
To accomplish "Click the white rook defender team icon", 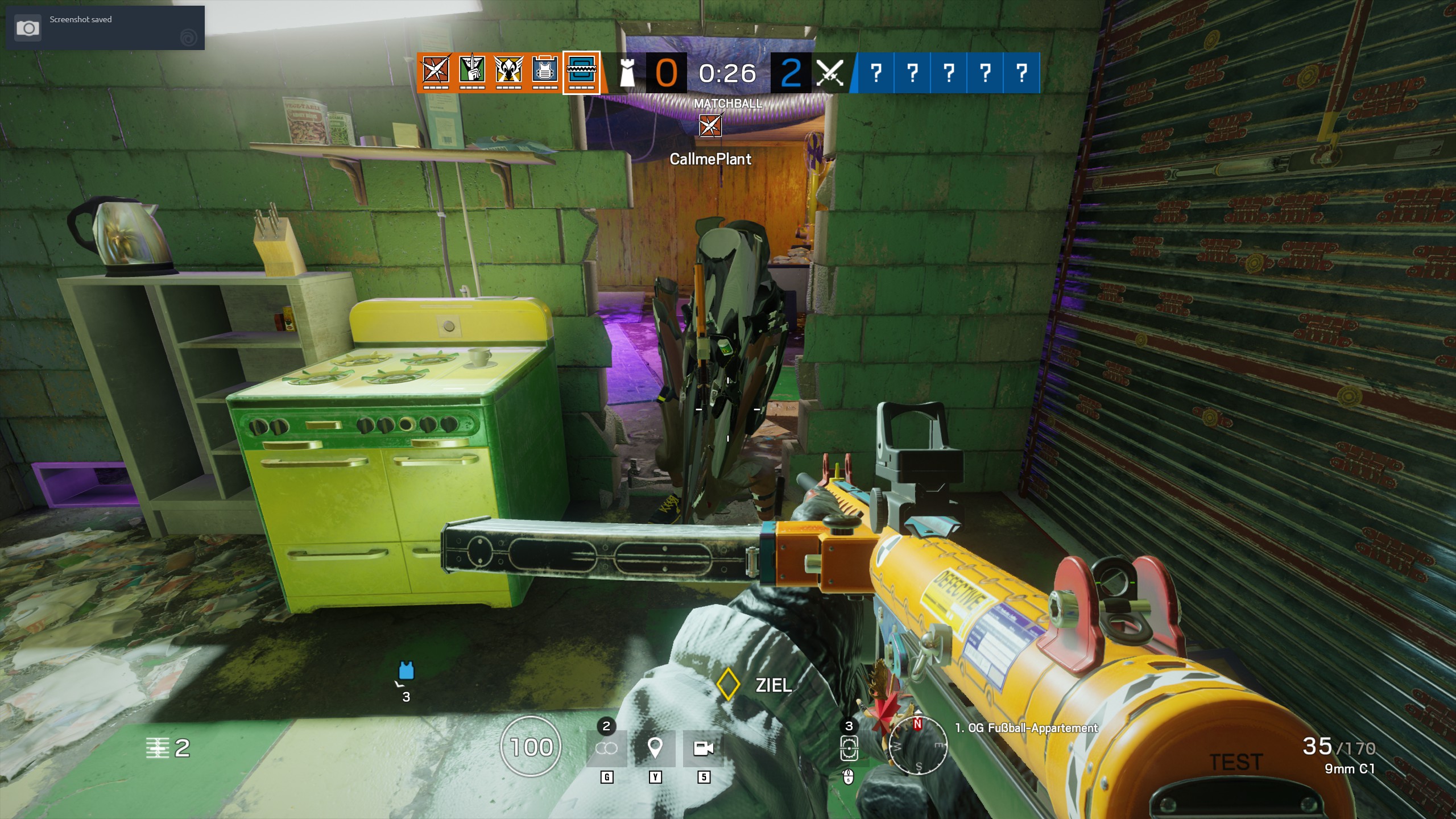I will coord(627,73).
